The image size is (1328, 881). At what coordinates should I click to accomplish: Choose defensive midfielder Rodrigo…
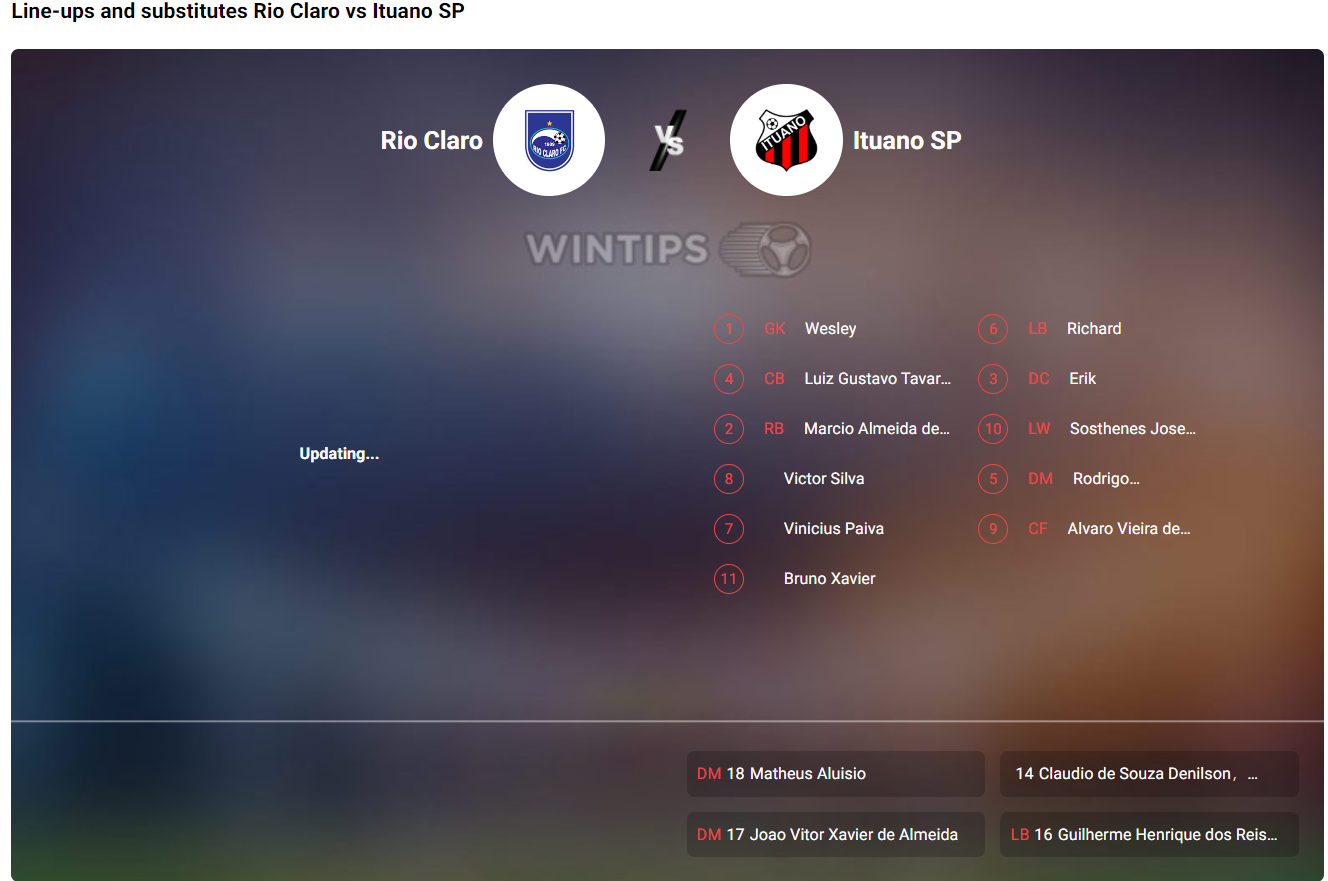pos(1106,479)
